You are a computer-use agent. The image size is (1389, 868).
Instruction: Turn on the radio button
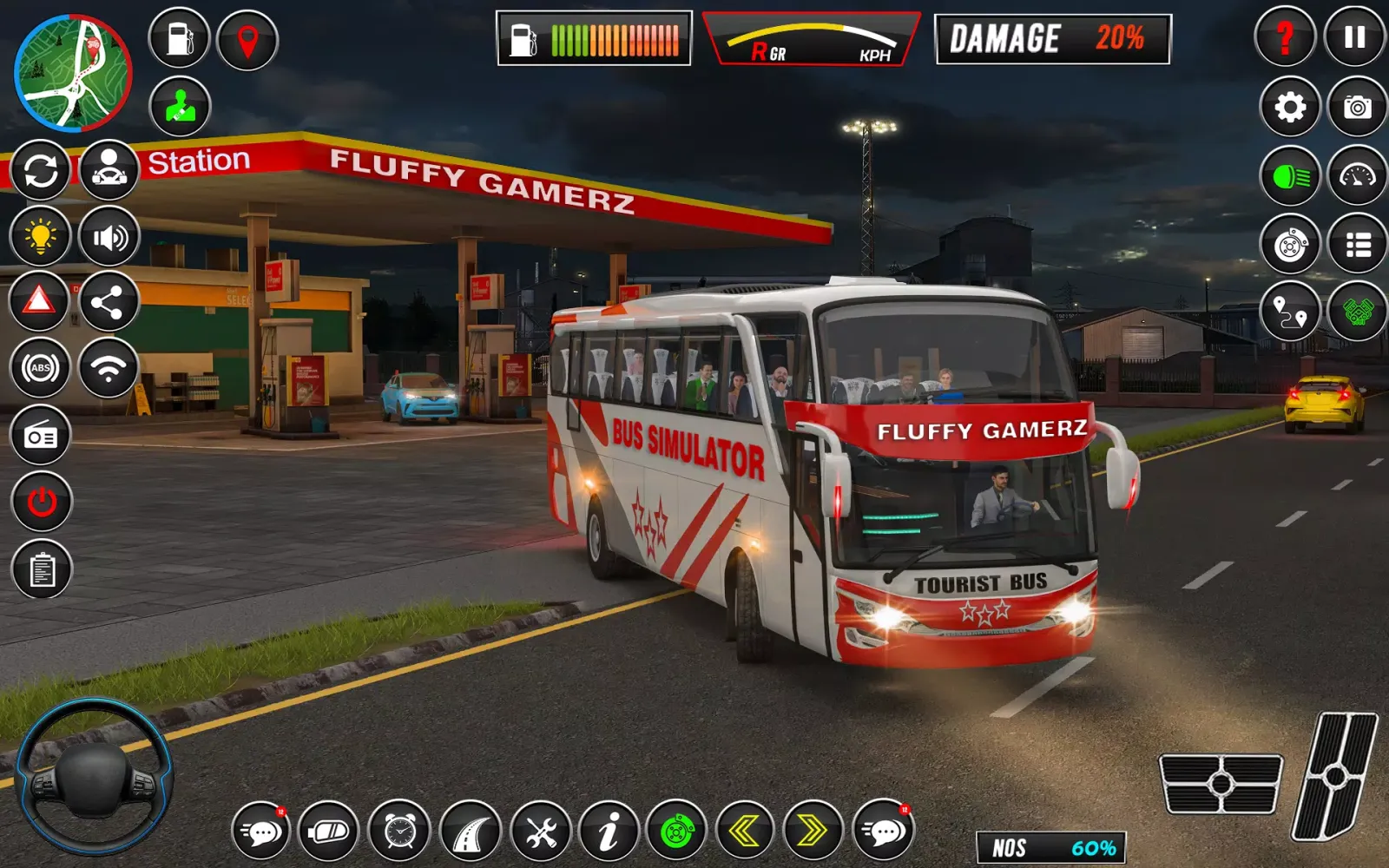[x=41, y=436]
